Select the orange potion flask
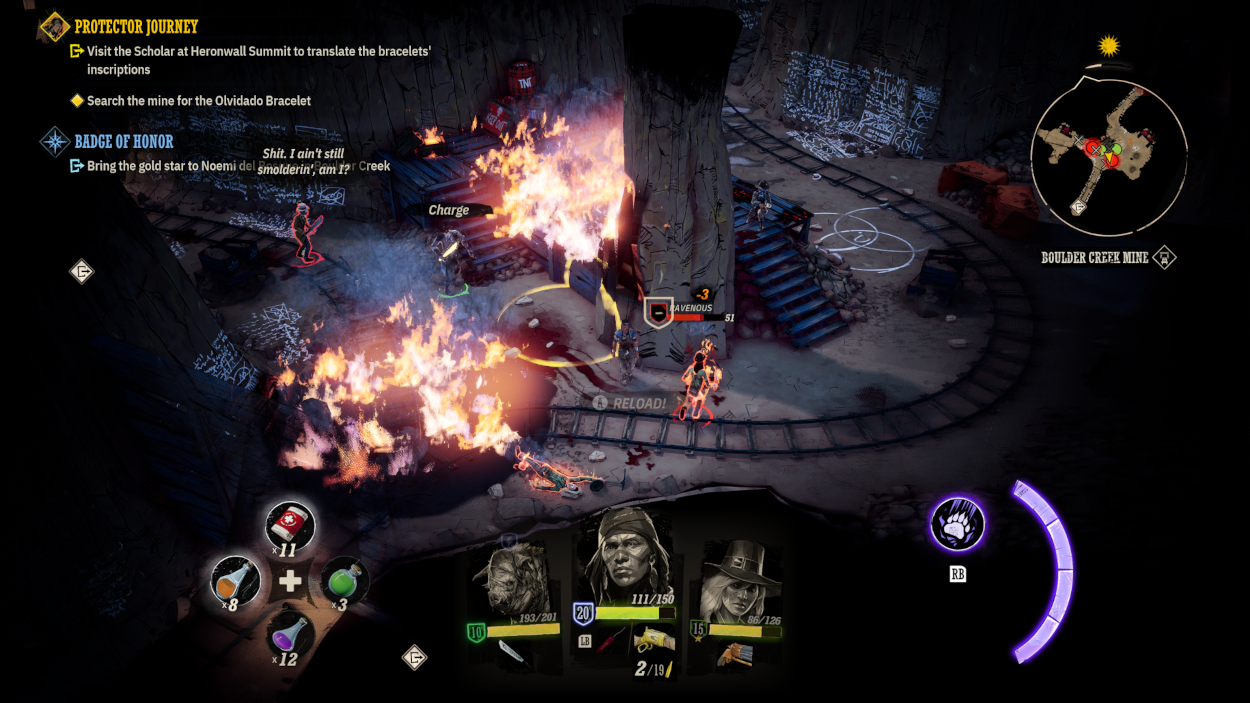Screen dimensions: 1250x703 (x=236, y=581)
